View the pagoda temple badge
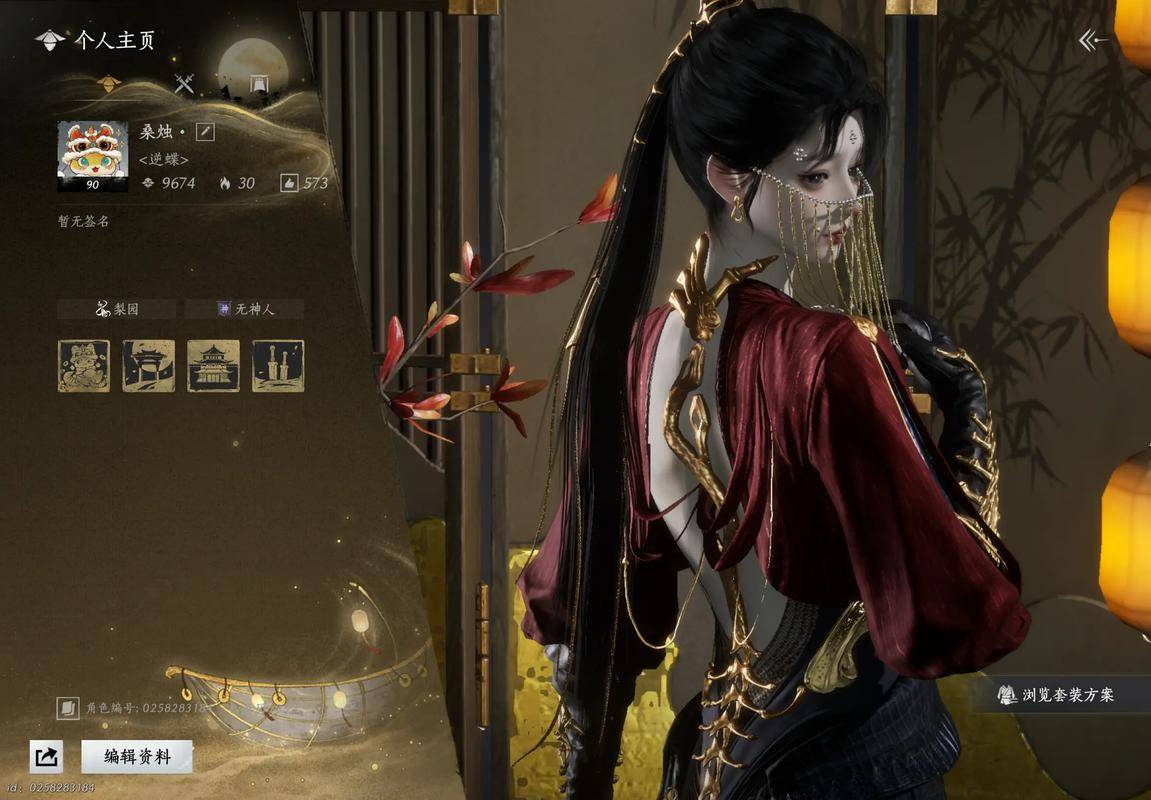This screenshot has height=800, width=1151. (213, 366)
